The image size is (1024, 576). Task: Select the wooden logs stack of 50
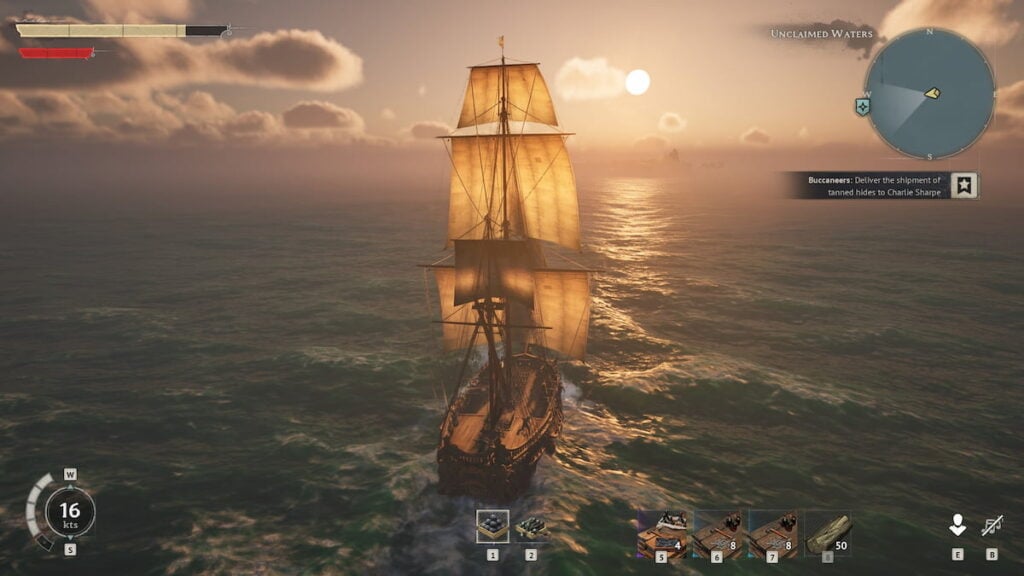point(828,533)
